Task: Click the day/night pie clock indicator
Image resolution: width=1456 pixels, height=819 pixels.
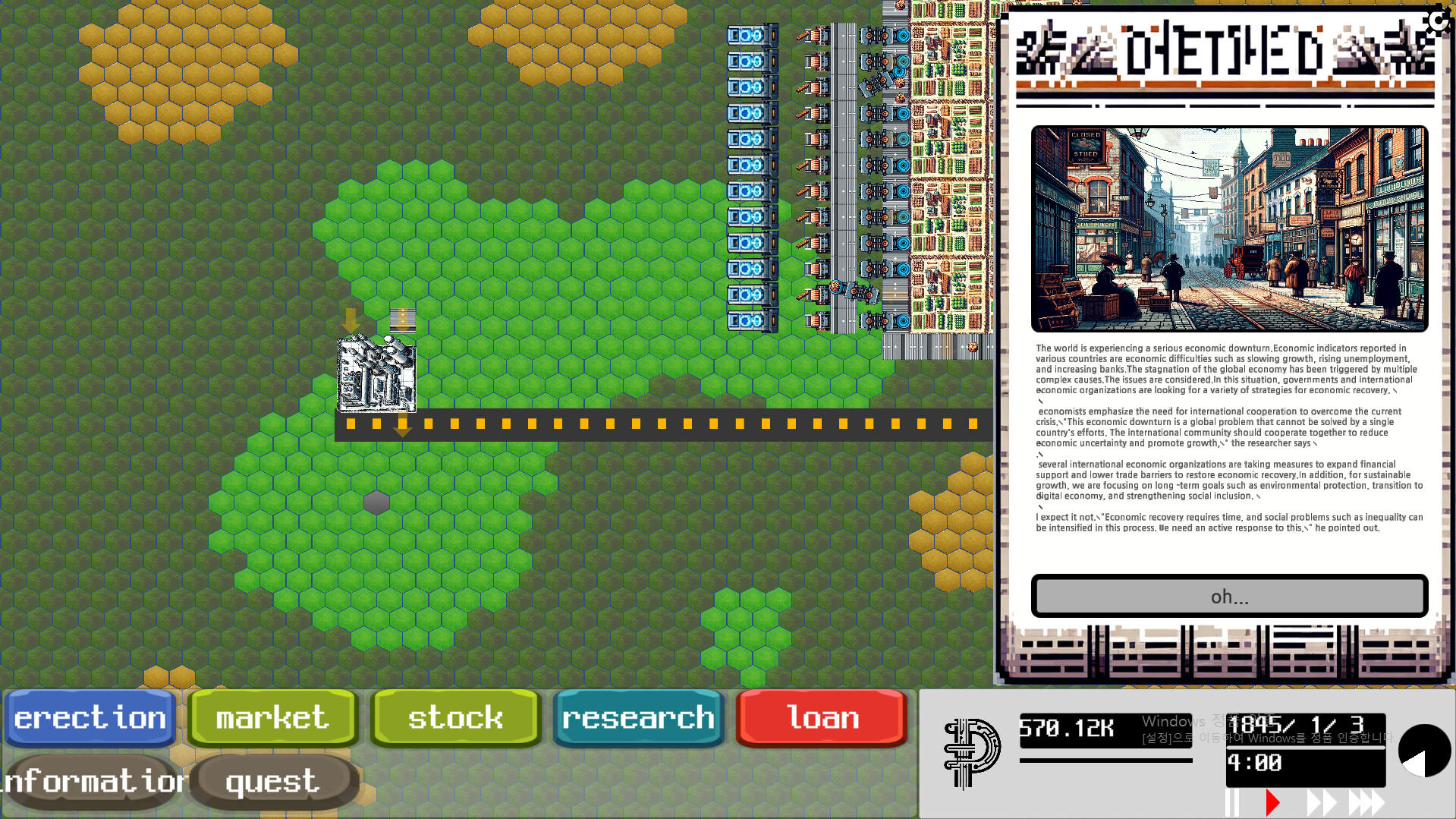Action: pyautogui.click(x=1425, y=750)
